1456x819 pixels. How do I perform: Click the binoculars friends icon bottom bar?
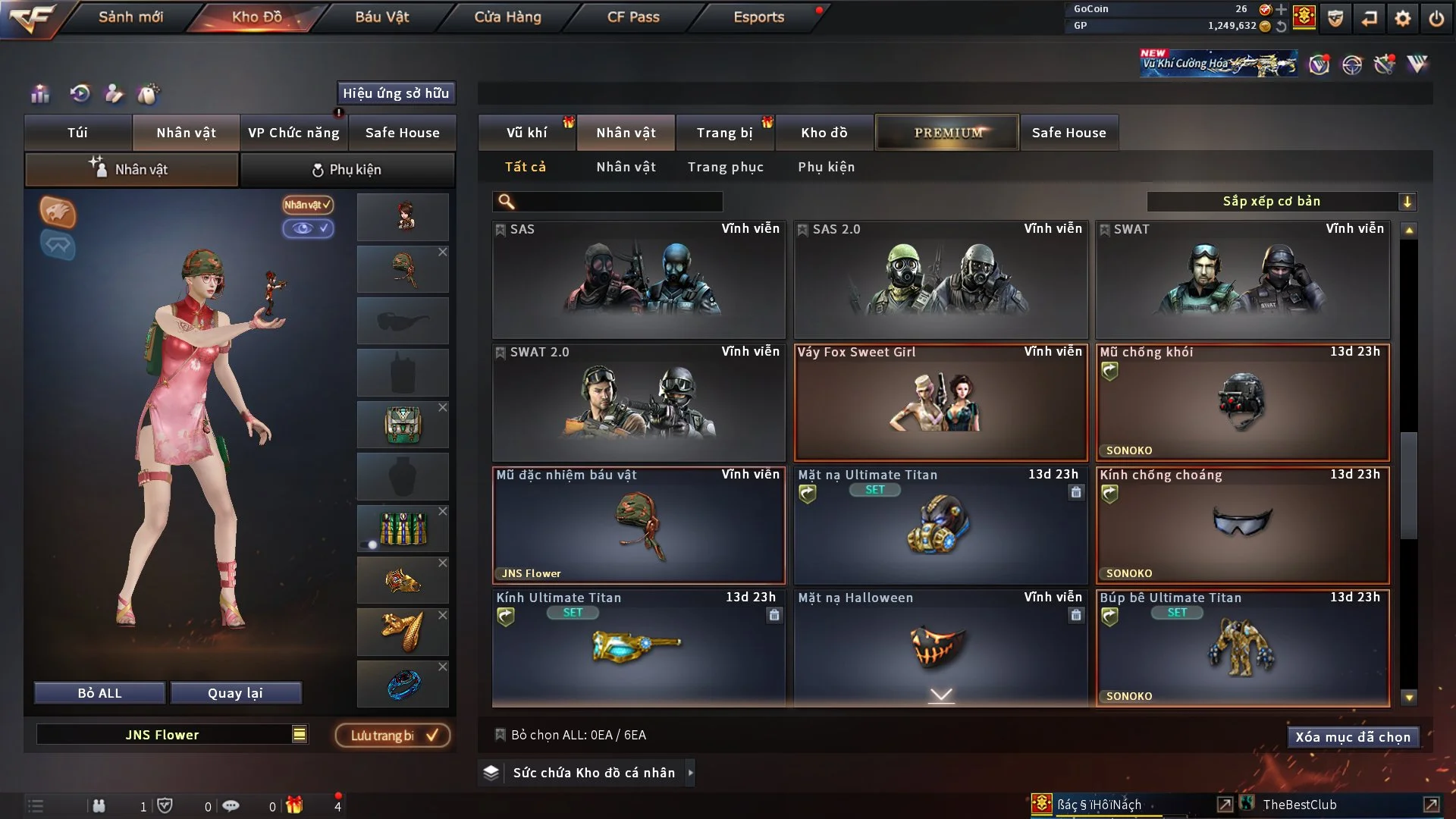(99, 806)
